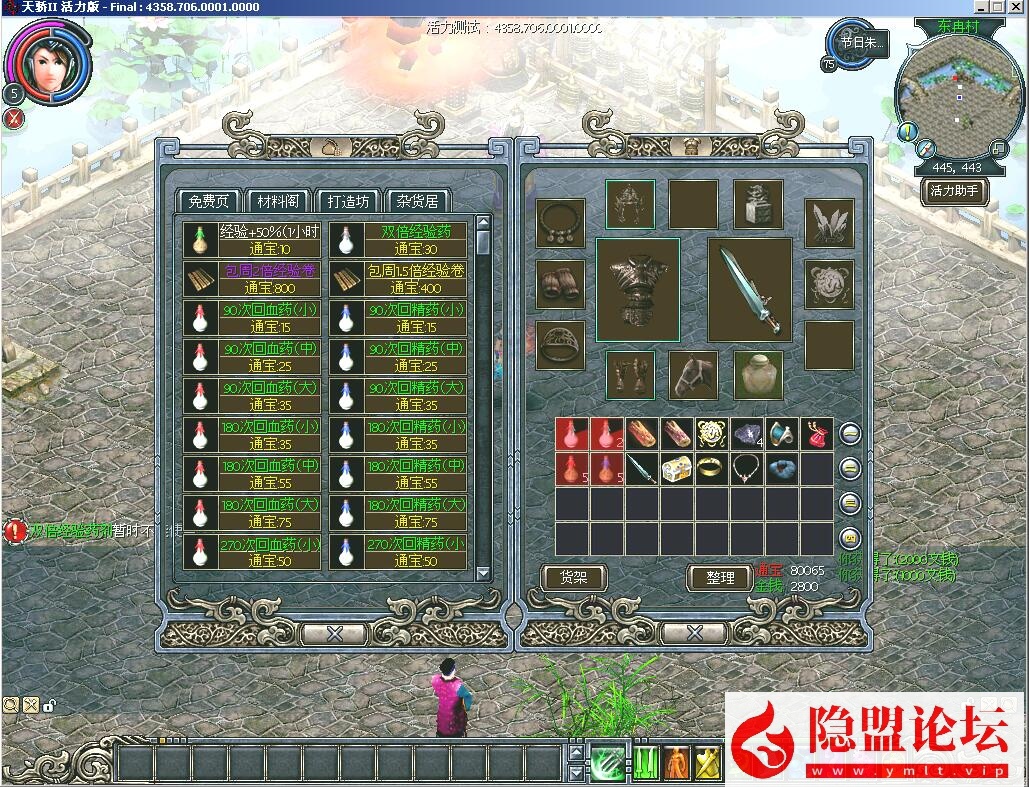Close the inventory window
The width and height of the screenshot is (1029, 787).
tap(693, 633)
